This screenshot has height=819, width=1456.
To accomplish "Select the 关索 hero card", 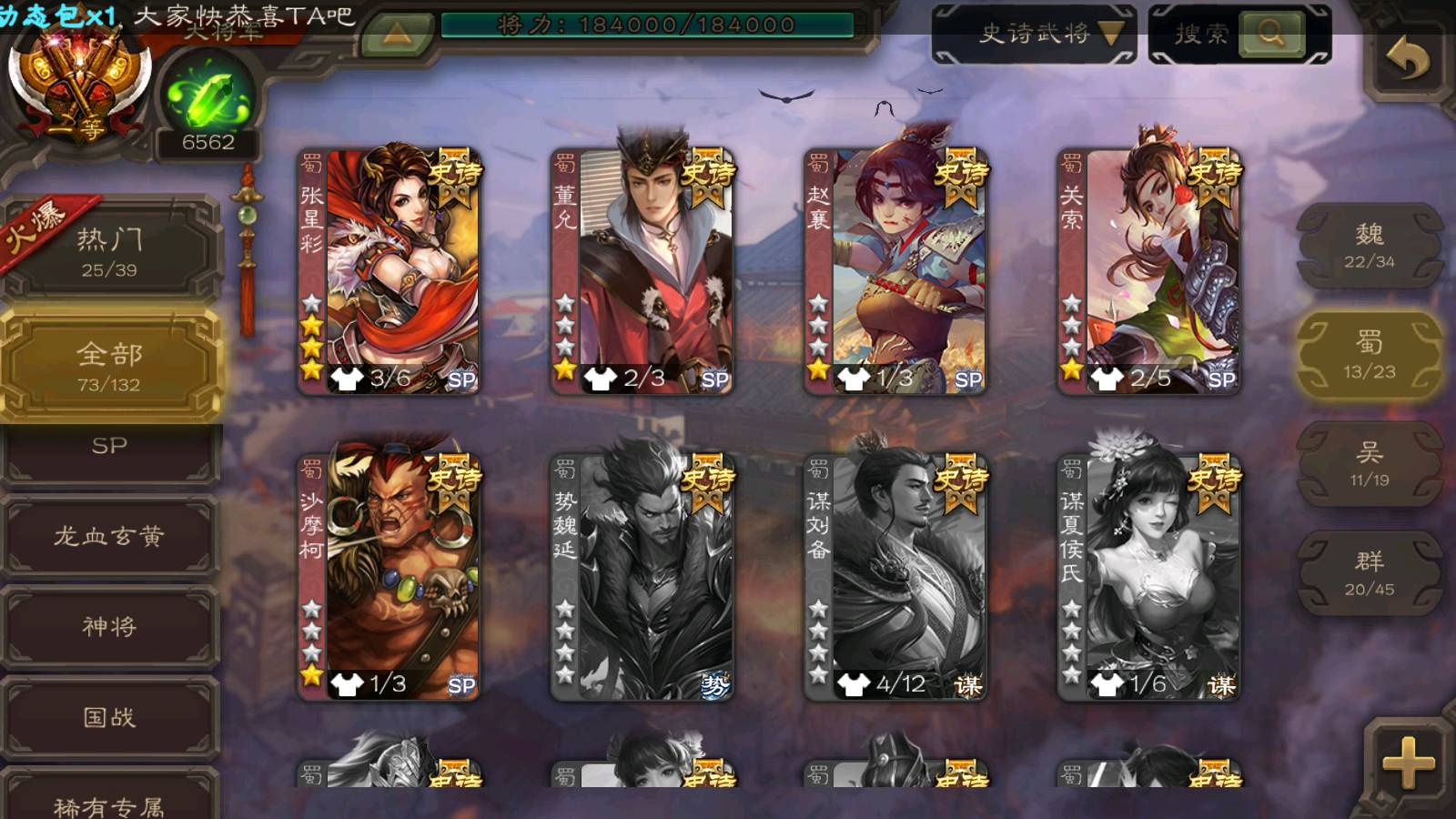I will tap(1148, 271).
